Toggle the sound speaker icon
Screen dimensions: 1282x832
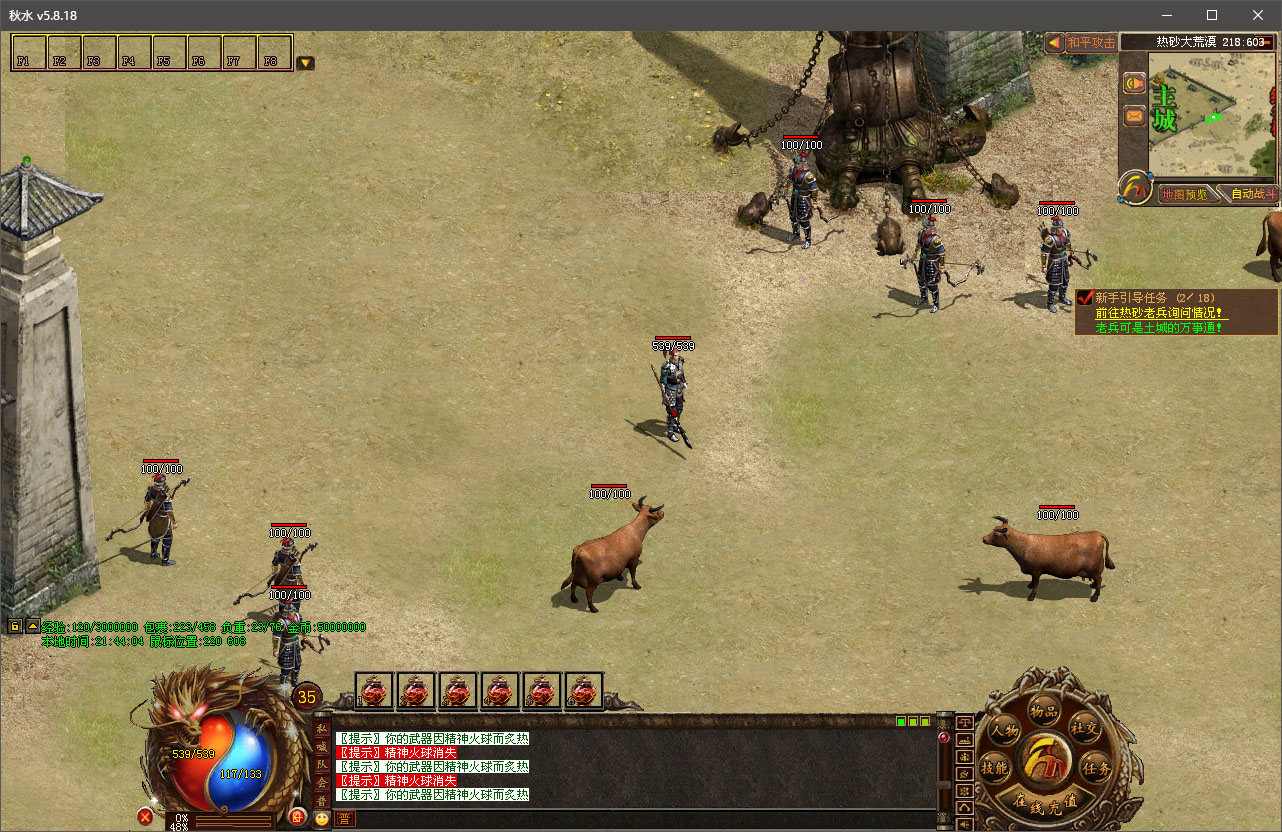click(x=1135, y=84)
